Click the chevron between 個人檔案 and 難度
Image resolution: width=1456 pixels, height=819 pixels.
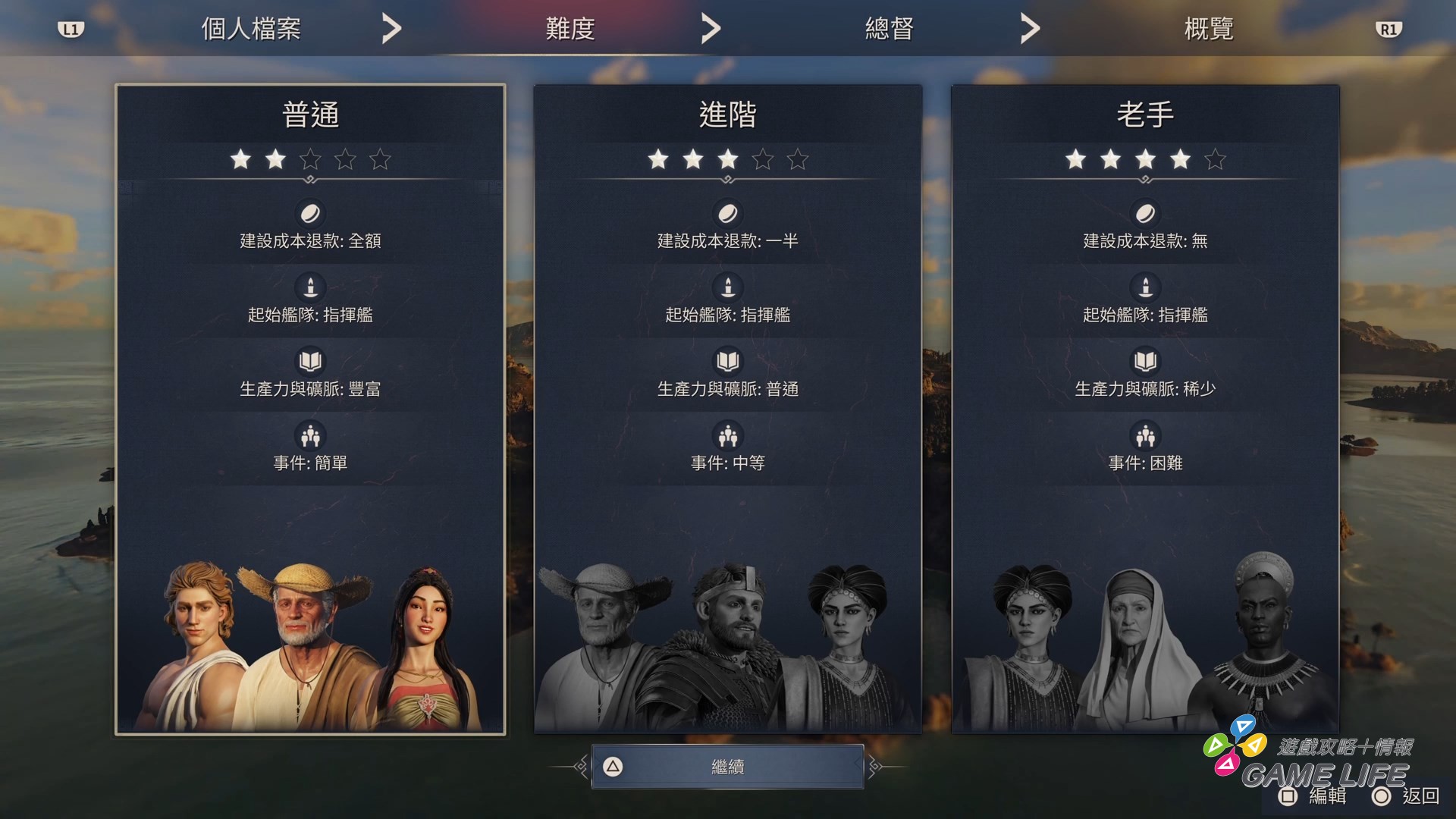pos(391,27)
